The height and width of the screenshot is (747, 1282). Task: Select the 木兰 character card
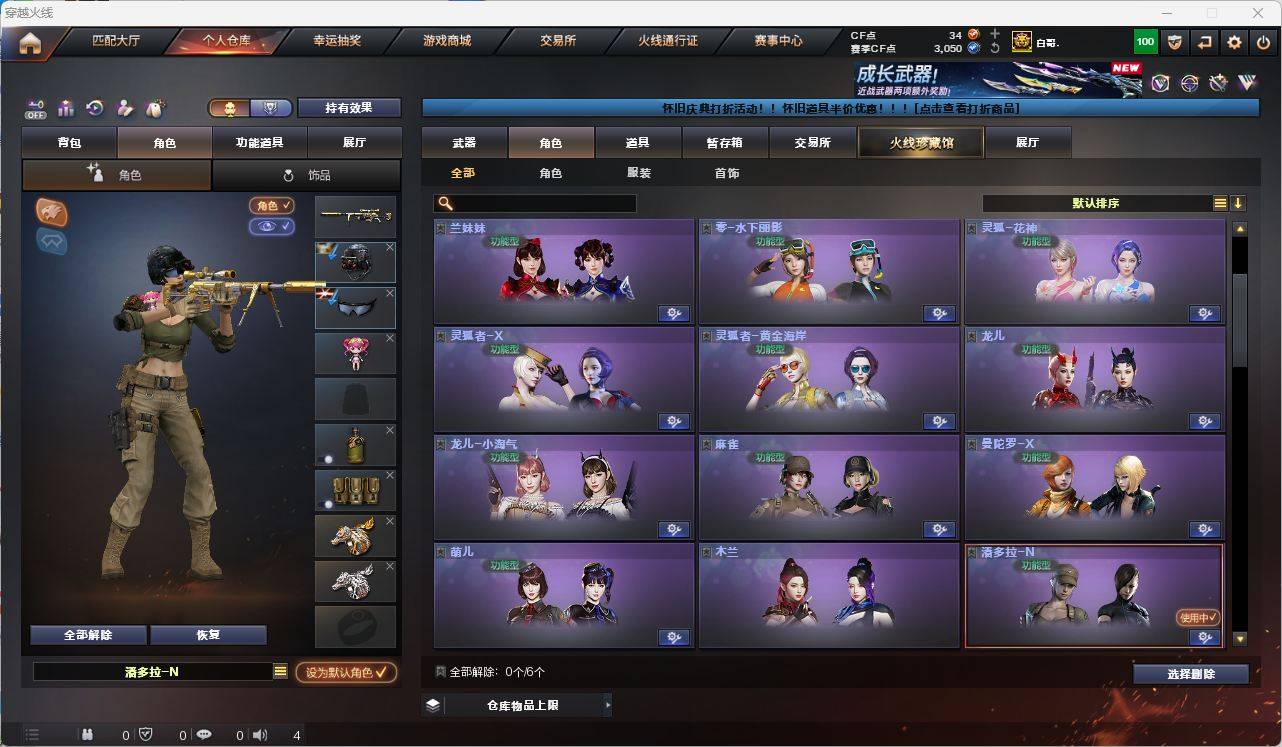(x=828, y=596)
